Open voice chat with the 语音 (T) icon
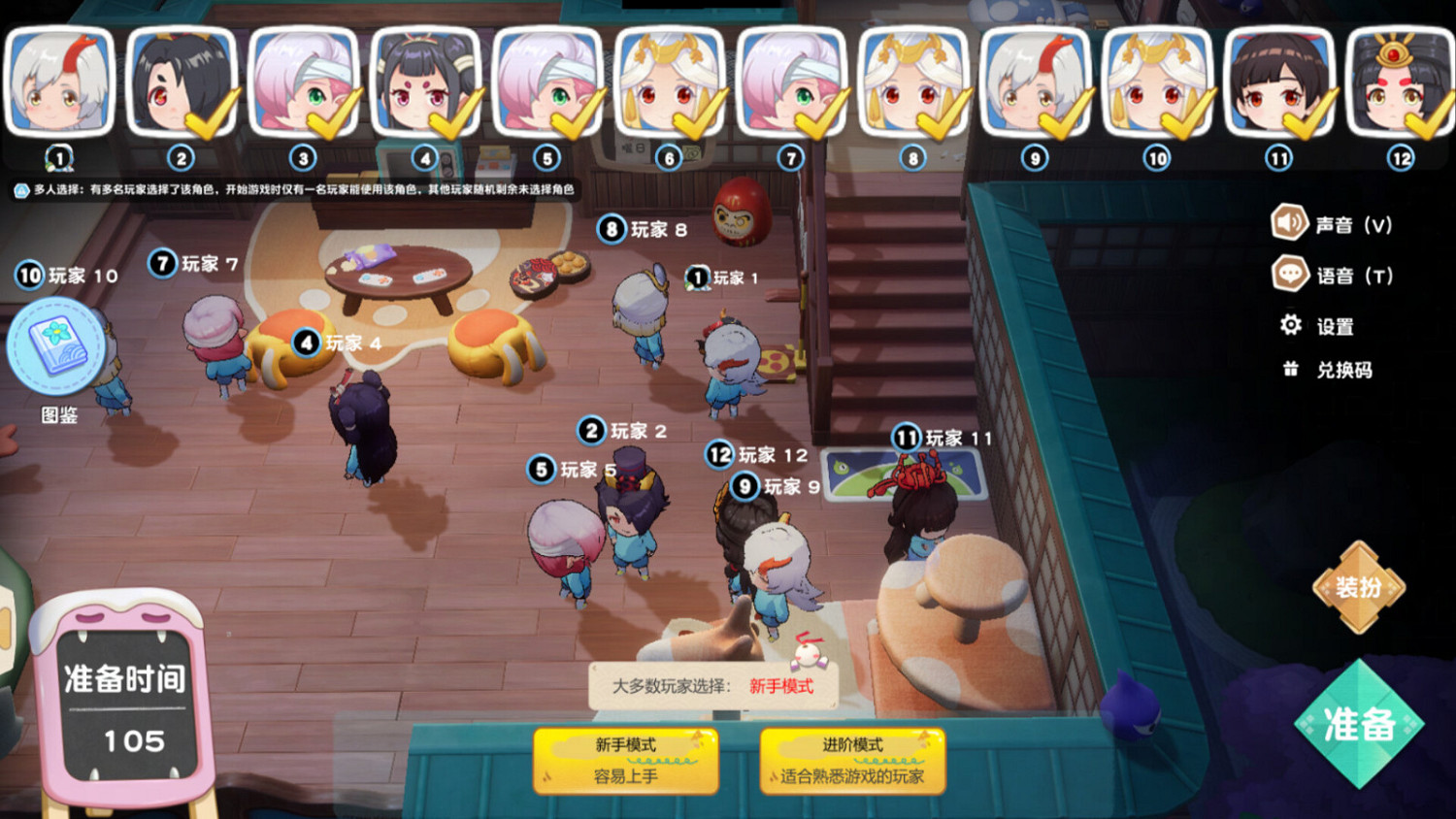 tap(1289, 275)
